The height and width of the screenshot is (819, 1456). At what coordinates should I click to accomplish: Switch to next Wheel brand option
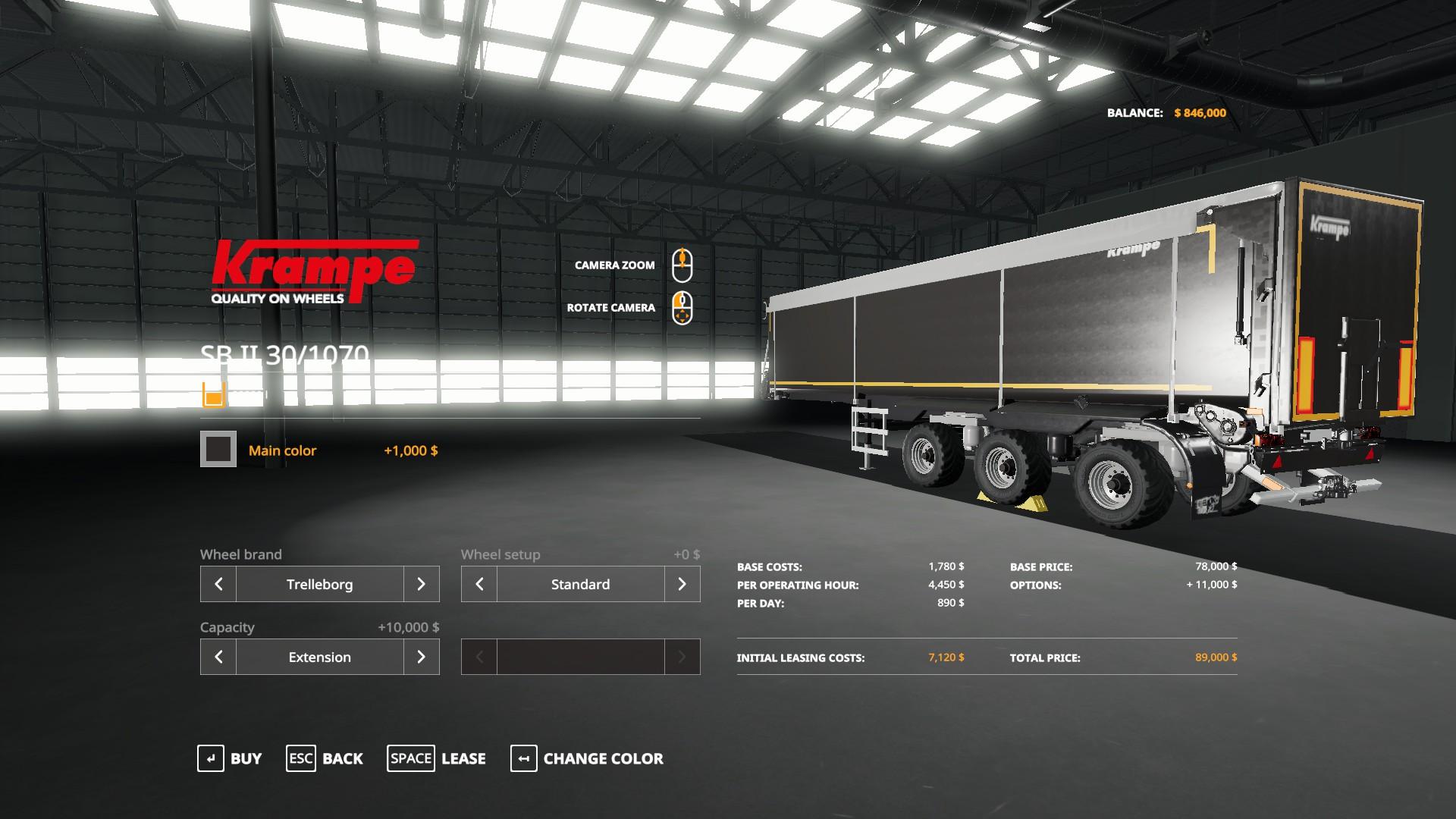click(421, 584)
